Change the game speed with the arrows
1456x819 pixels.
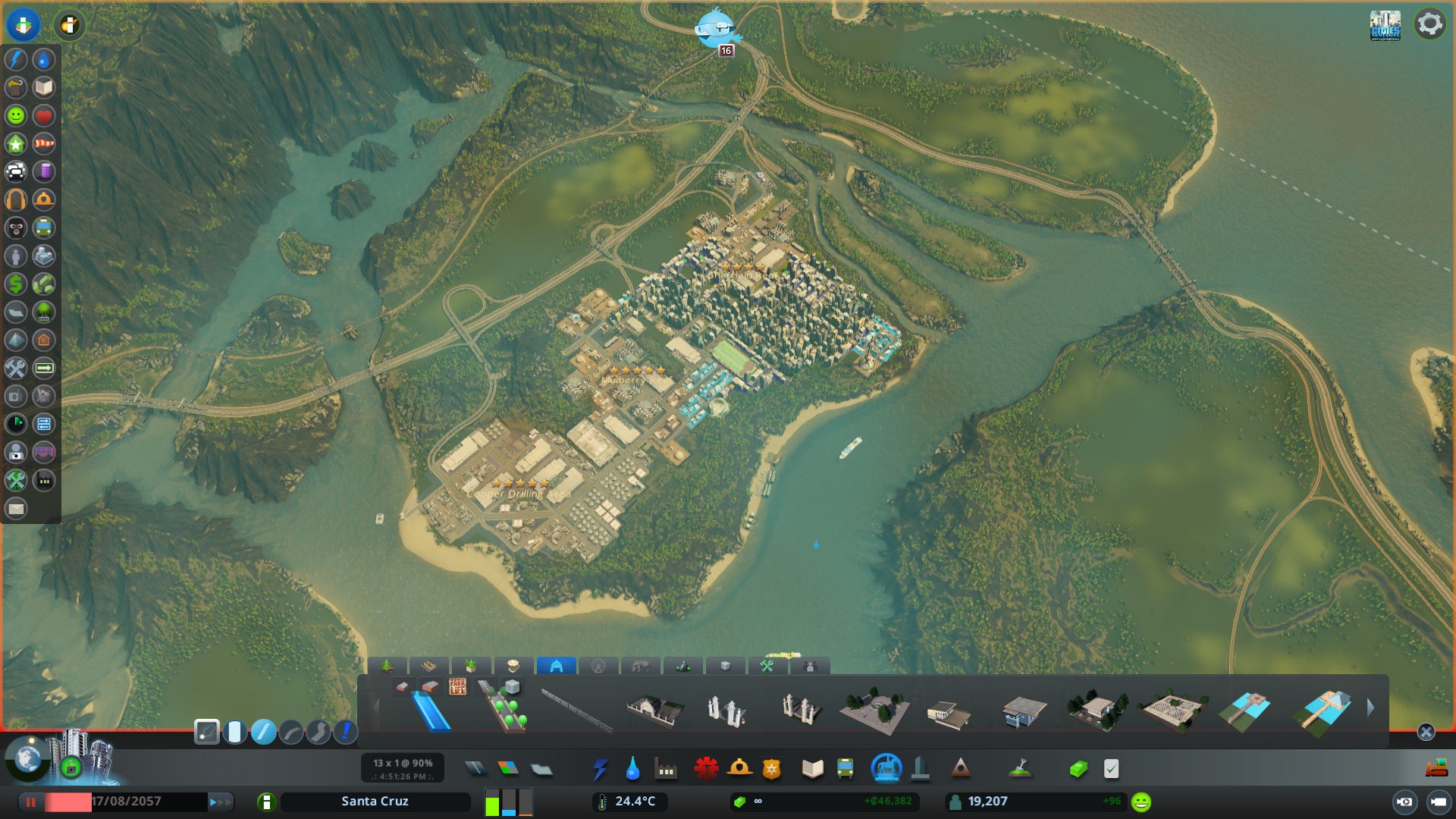[x=220, y=802]
